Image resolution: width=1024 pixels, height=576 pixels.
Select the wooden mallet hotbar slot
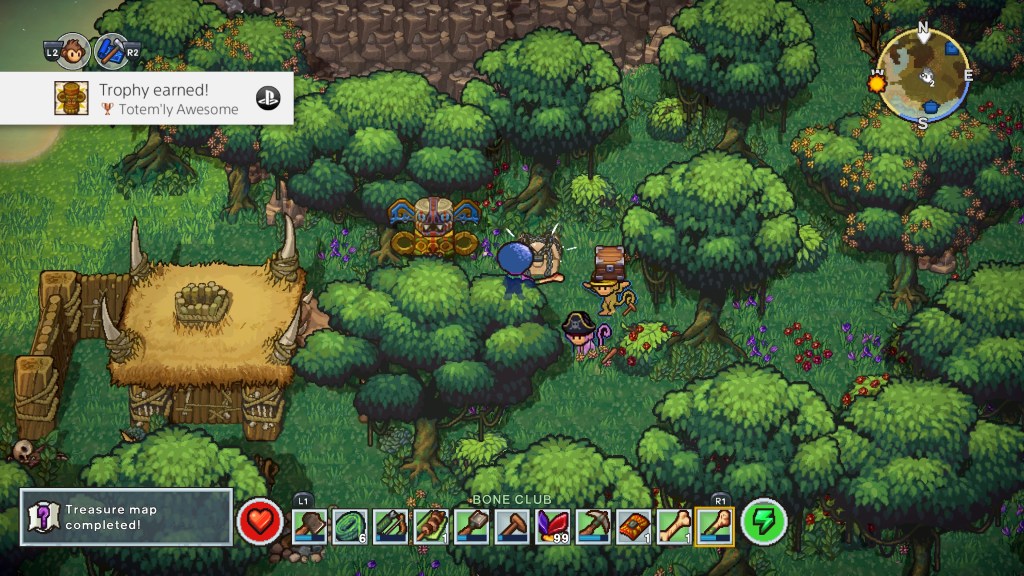coord(512,524)
